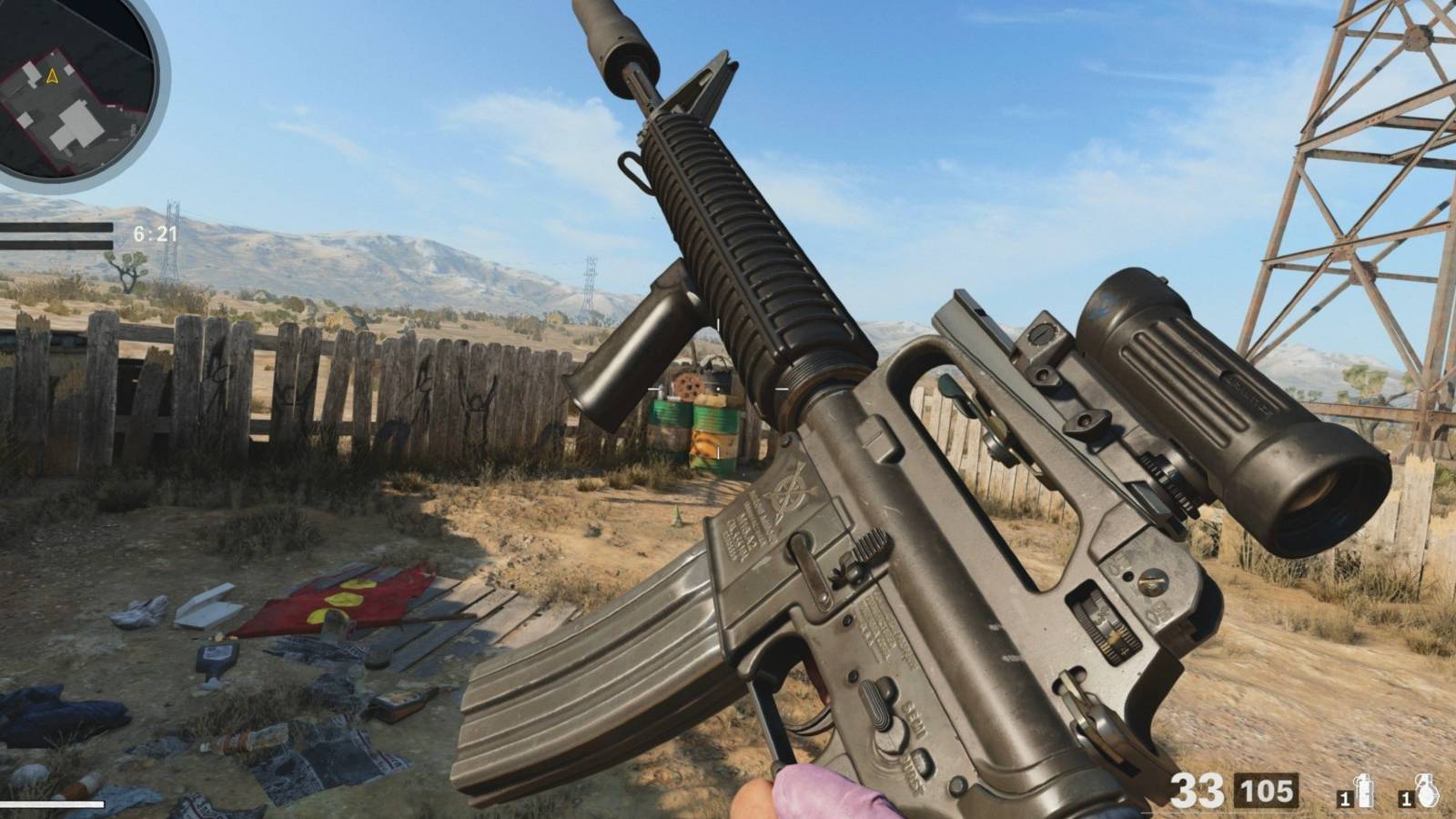Select the minimap in the top-left corner

[x=73, y=91]
